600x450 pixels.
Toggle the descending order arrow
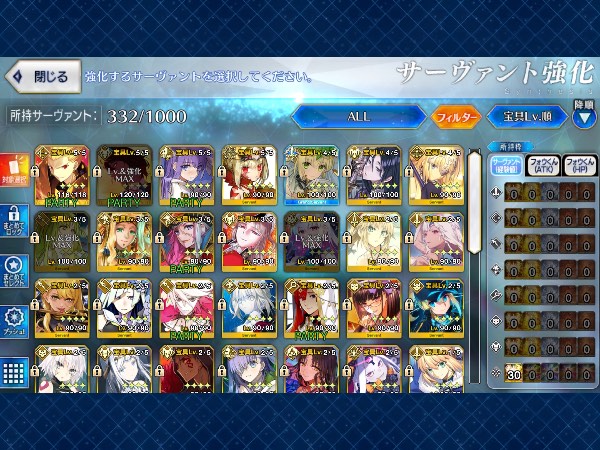tap(584, 117)
